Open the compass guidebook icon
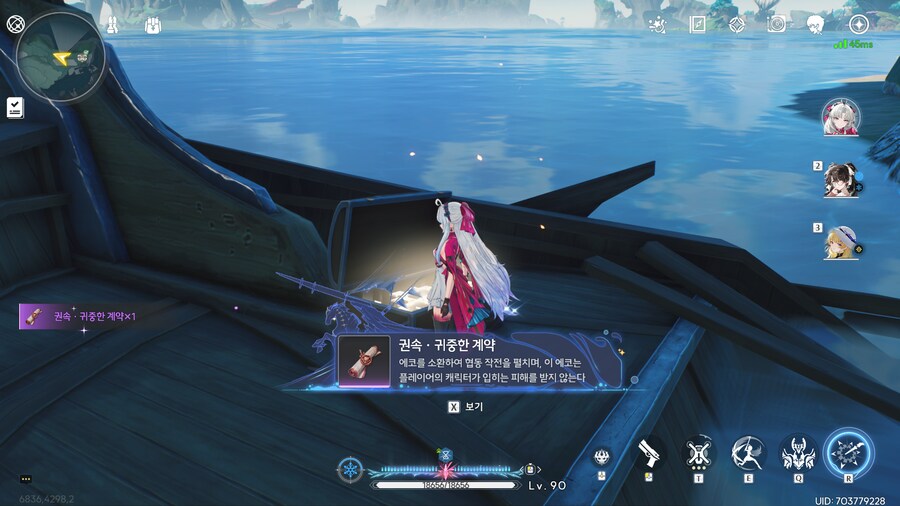Image resolution: width=900 pixels, height=506 pixels. click(697, 25)
